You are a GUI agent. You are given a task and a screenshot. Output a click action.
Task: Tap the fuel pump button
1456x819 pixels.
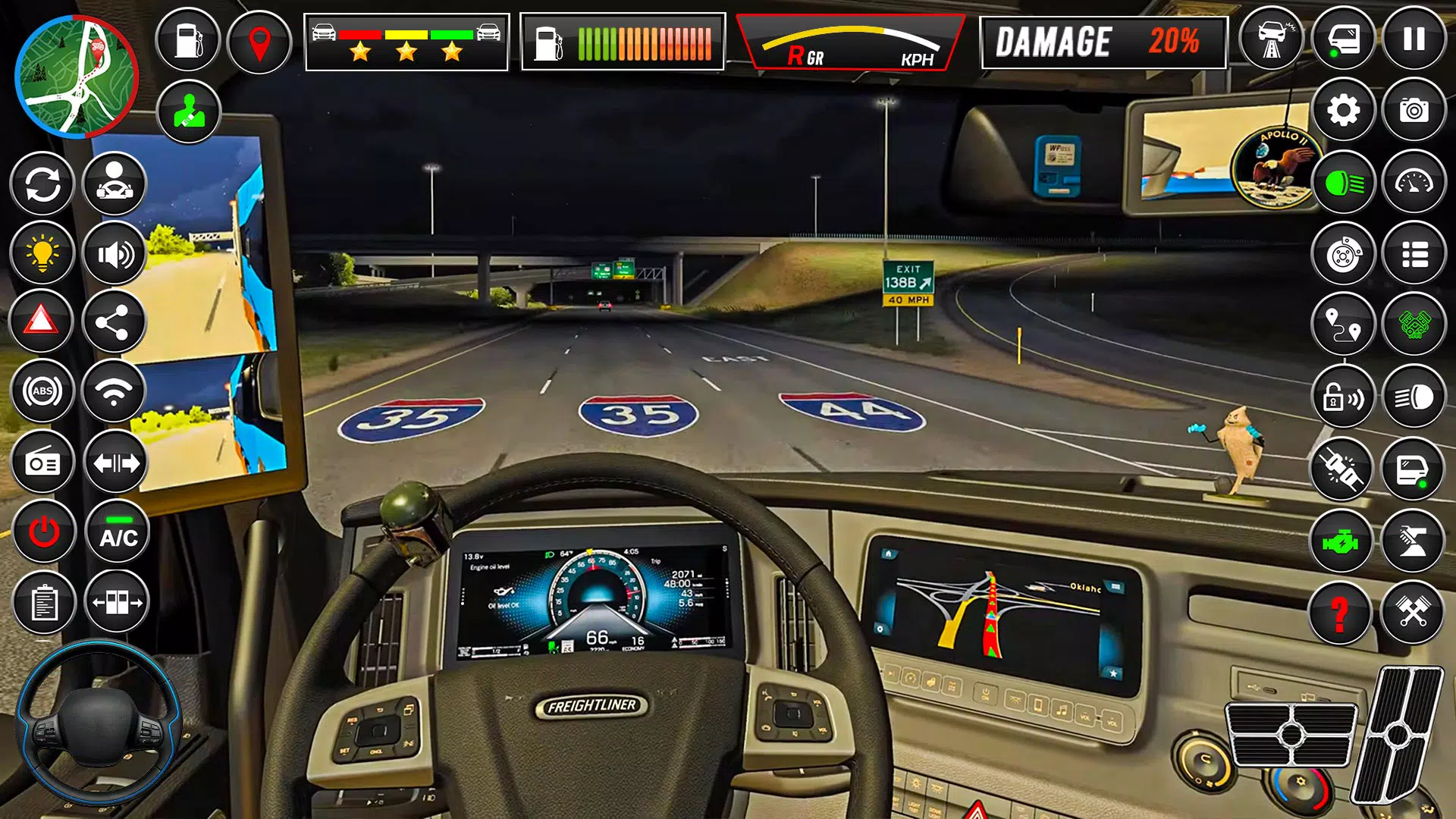point(187,41)
